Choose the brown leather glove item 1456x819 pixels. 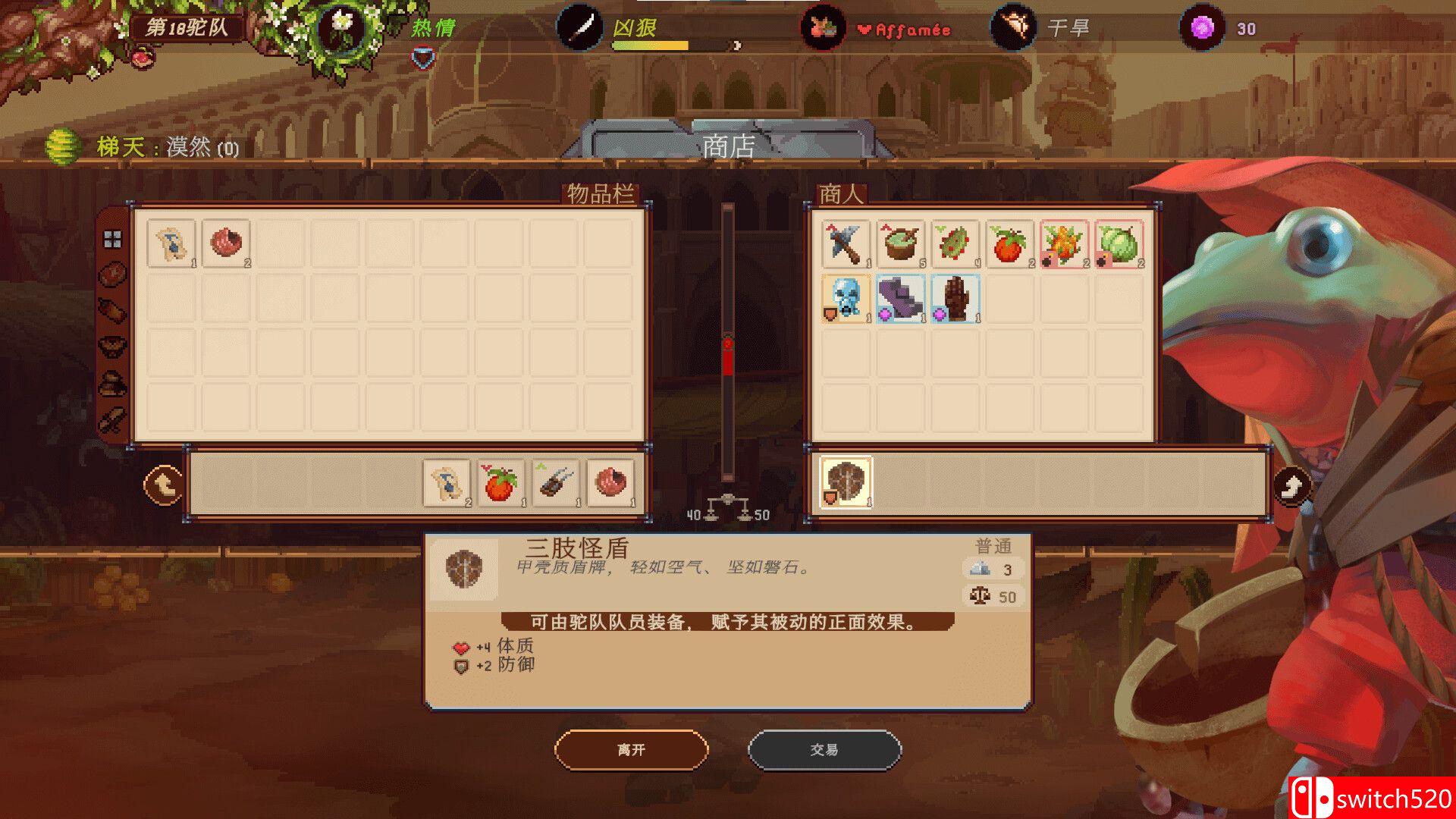coord(955,299)
